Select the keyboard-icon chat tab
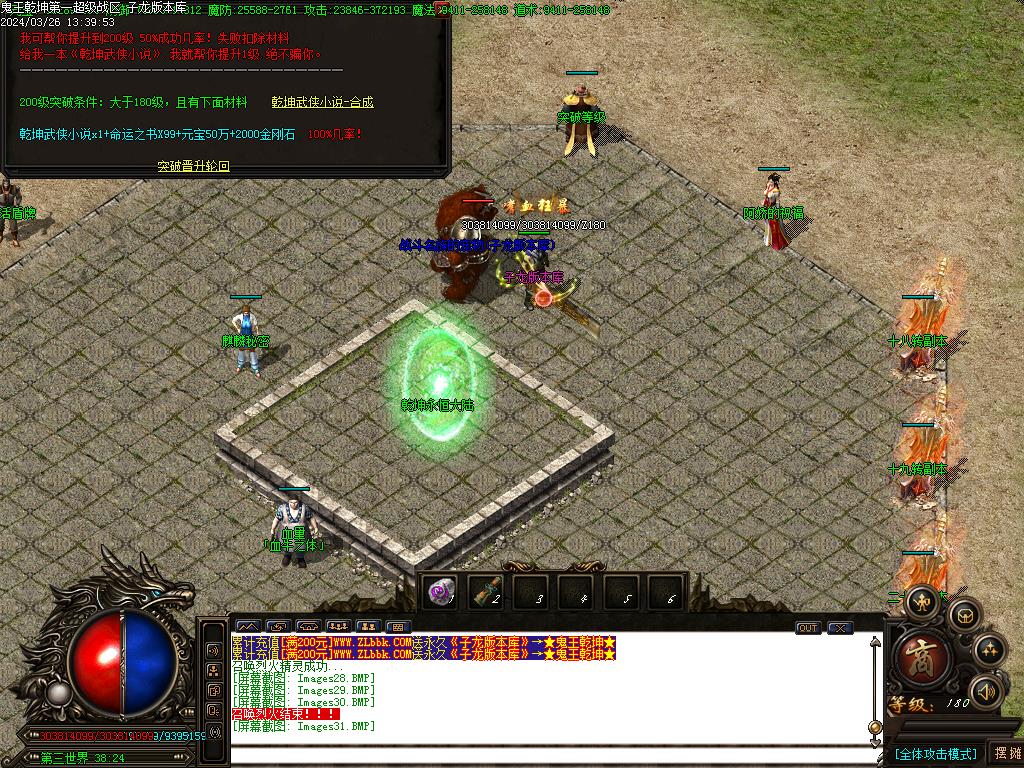 coord(398,627)
